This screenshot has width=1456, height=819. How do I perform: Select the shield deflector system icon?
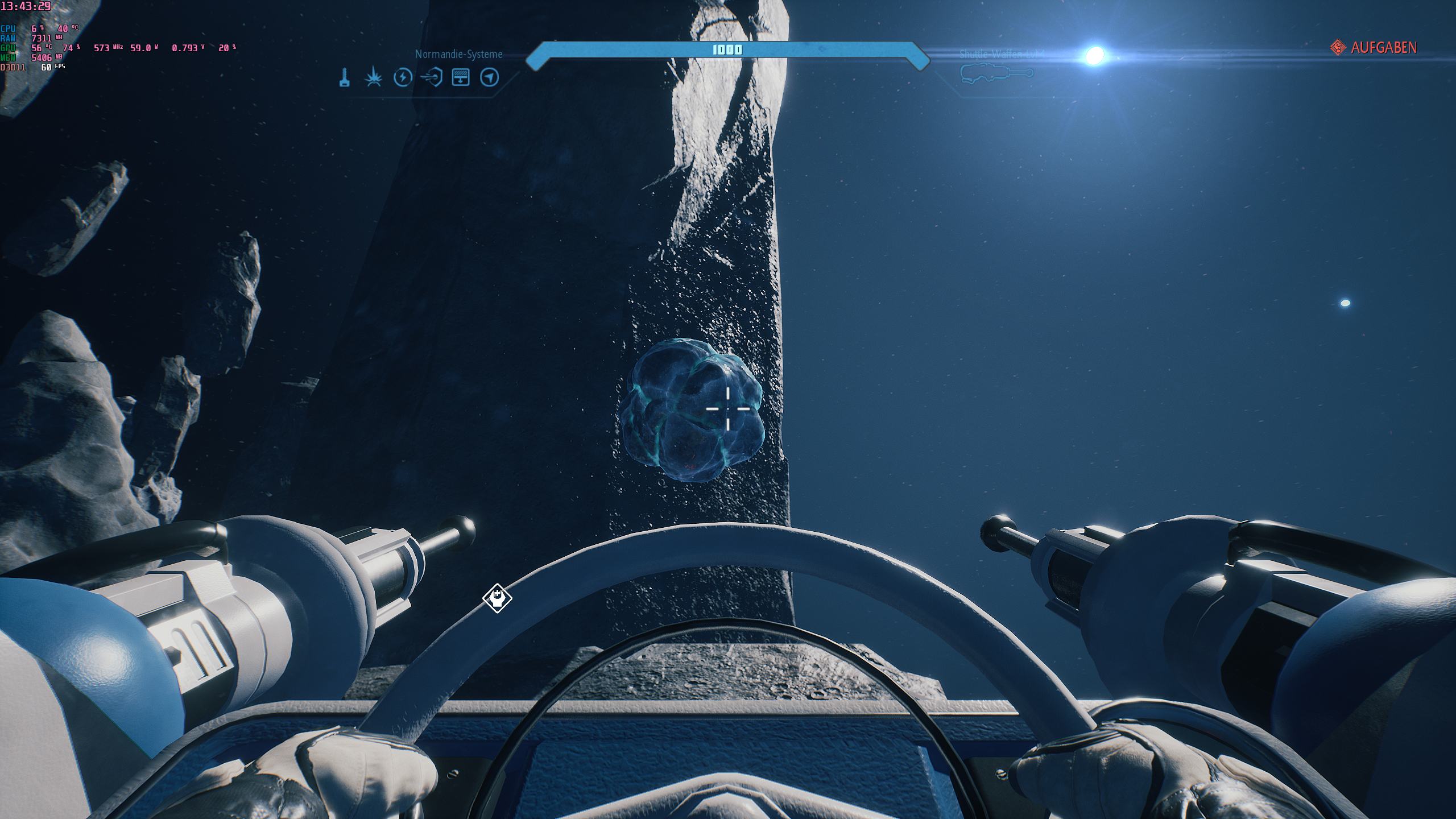[x=432, y=77]
